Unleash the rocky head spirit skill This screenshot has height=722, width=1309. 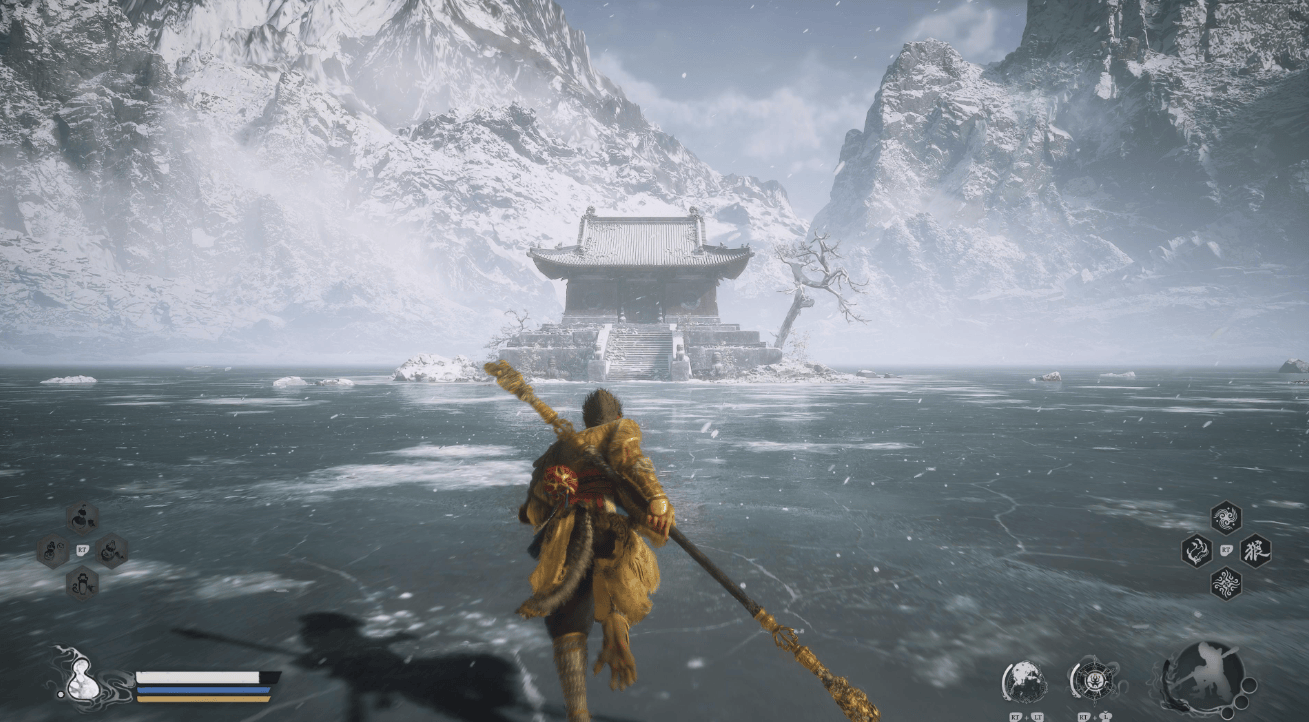pyautogui.click(x=1025, y=682)
